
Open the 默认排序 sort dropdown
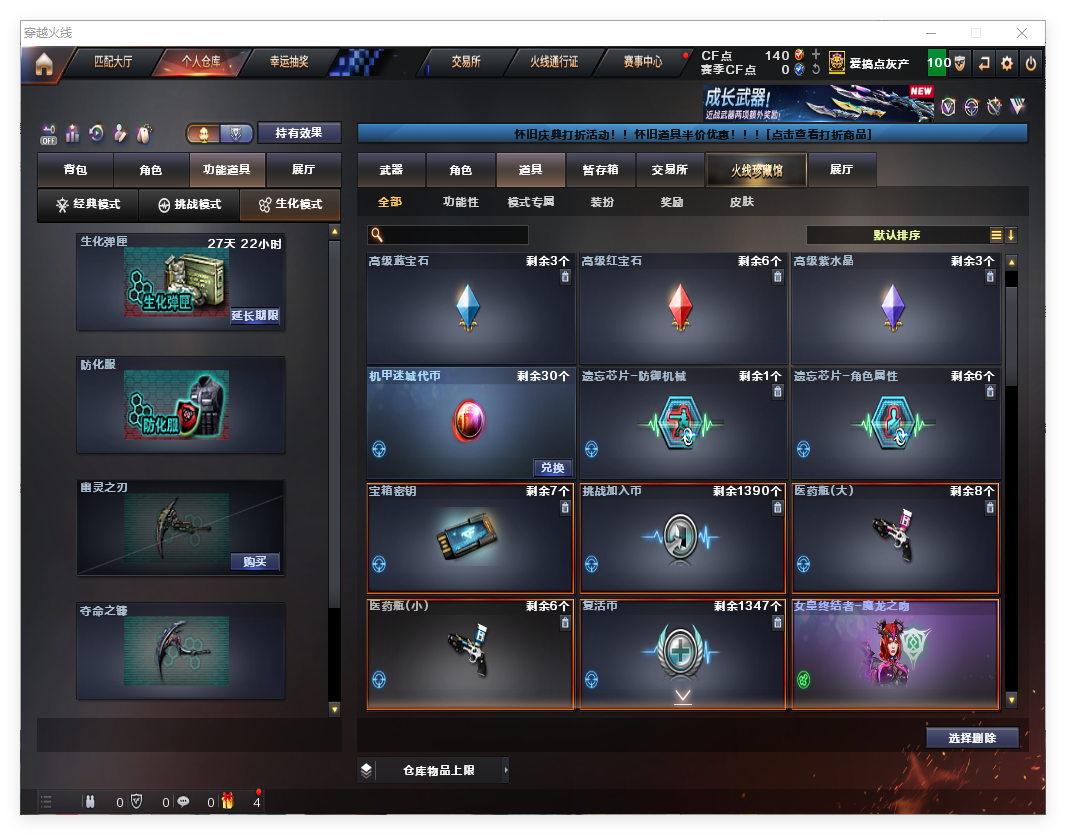[897, 236]
